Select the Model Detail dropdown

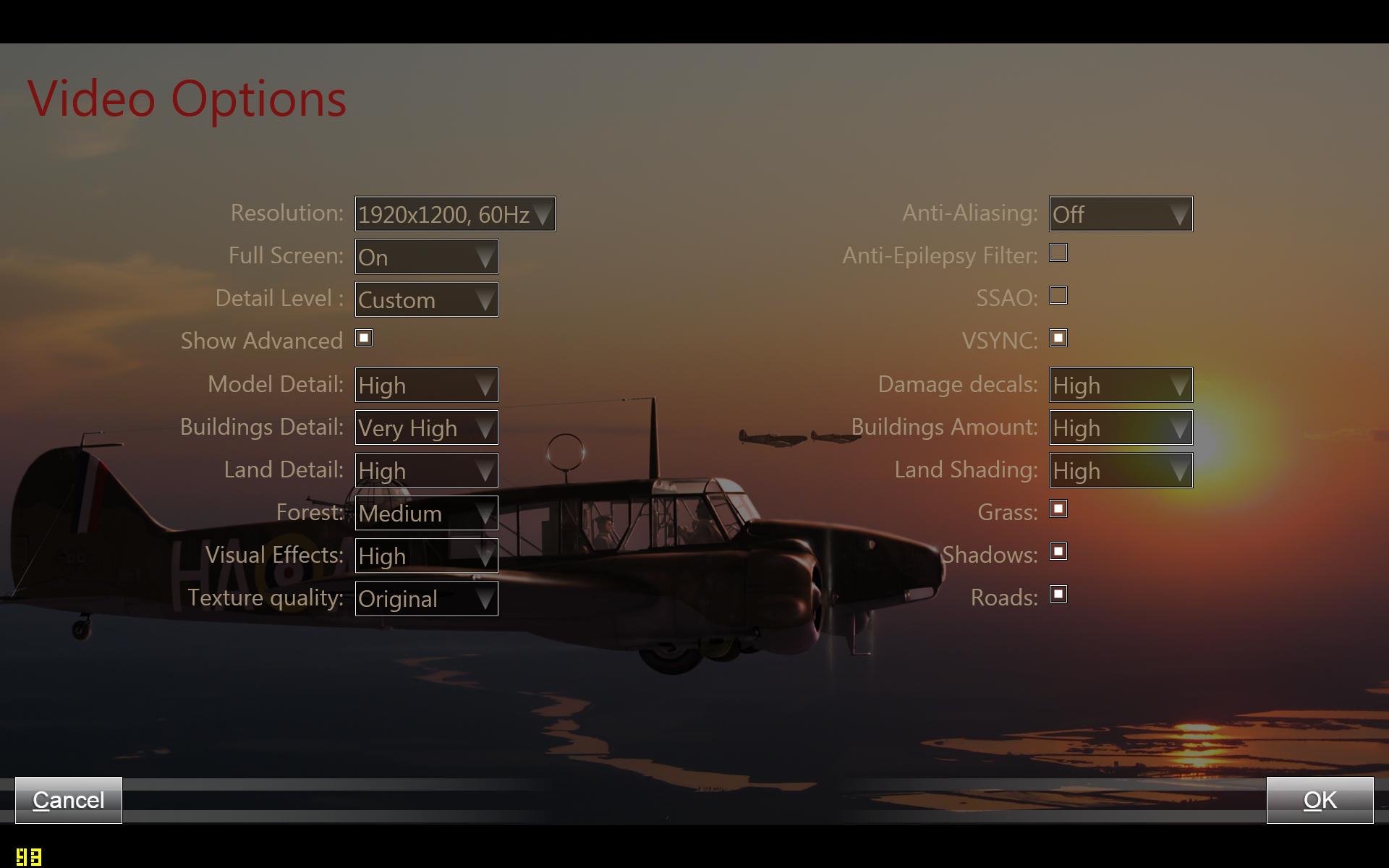pyautogui.click(x=426, y=385)
